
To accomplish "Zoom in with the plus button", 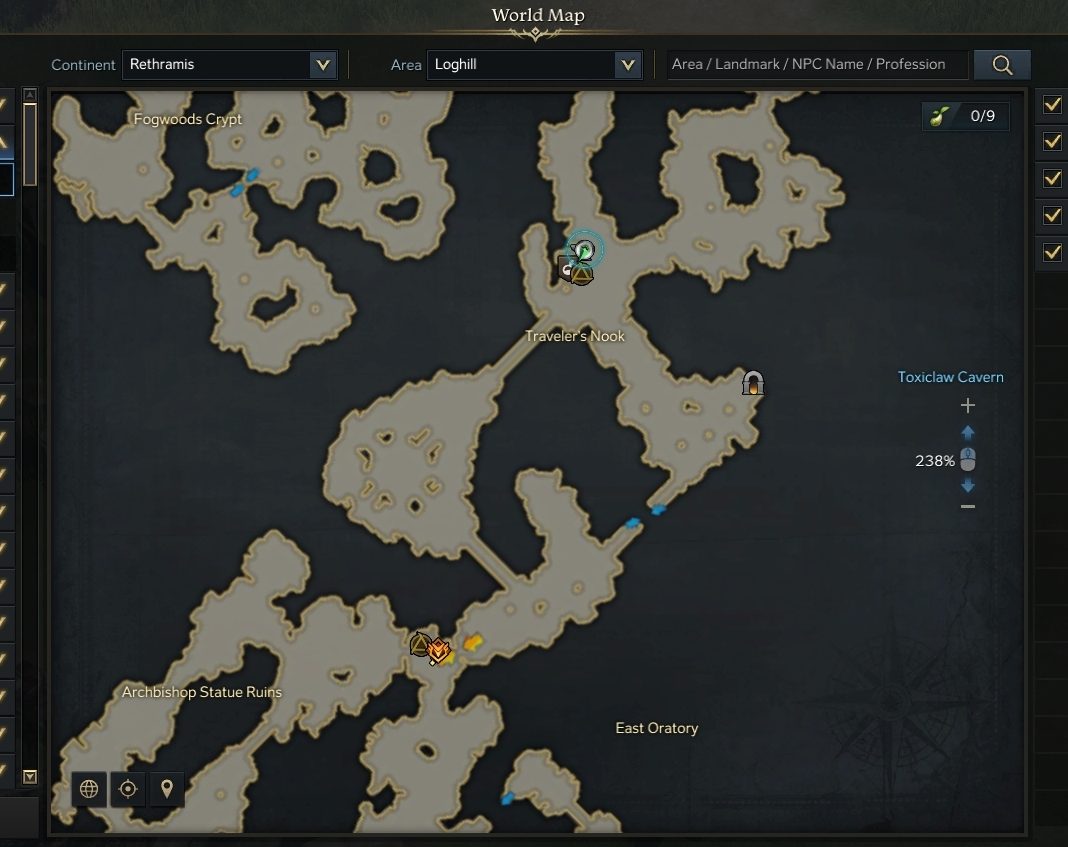I will point(967,406).
